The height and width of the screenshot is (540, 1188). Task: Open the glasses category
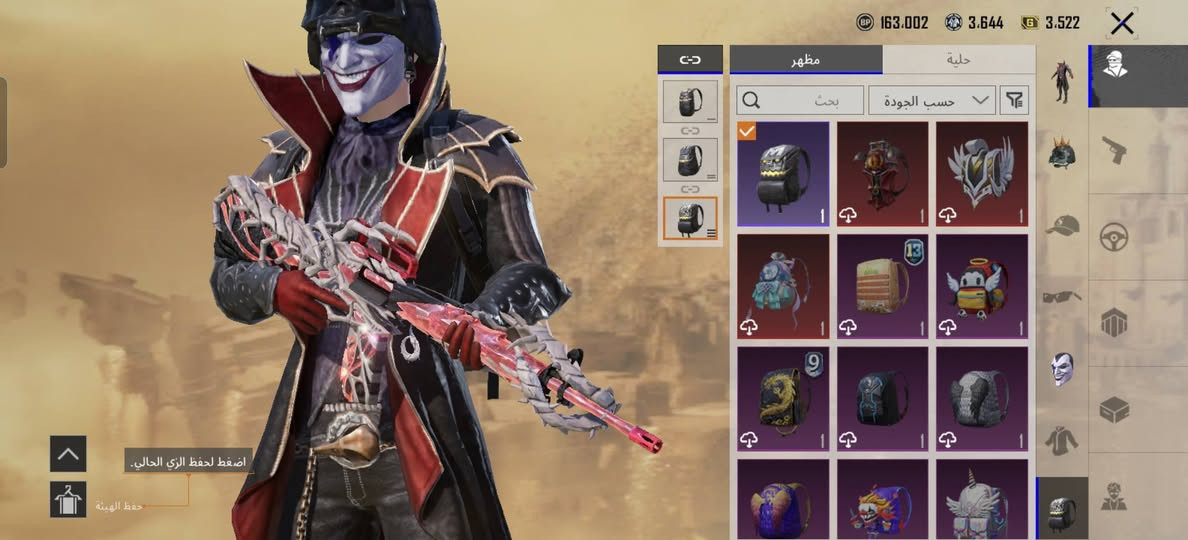click(1061, 296)
